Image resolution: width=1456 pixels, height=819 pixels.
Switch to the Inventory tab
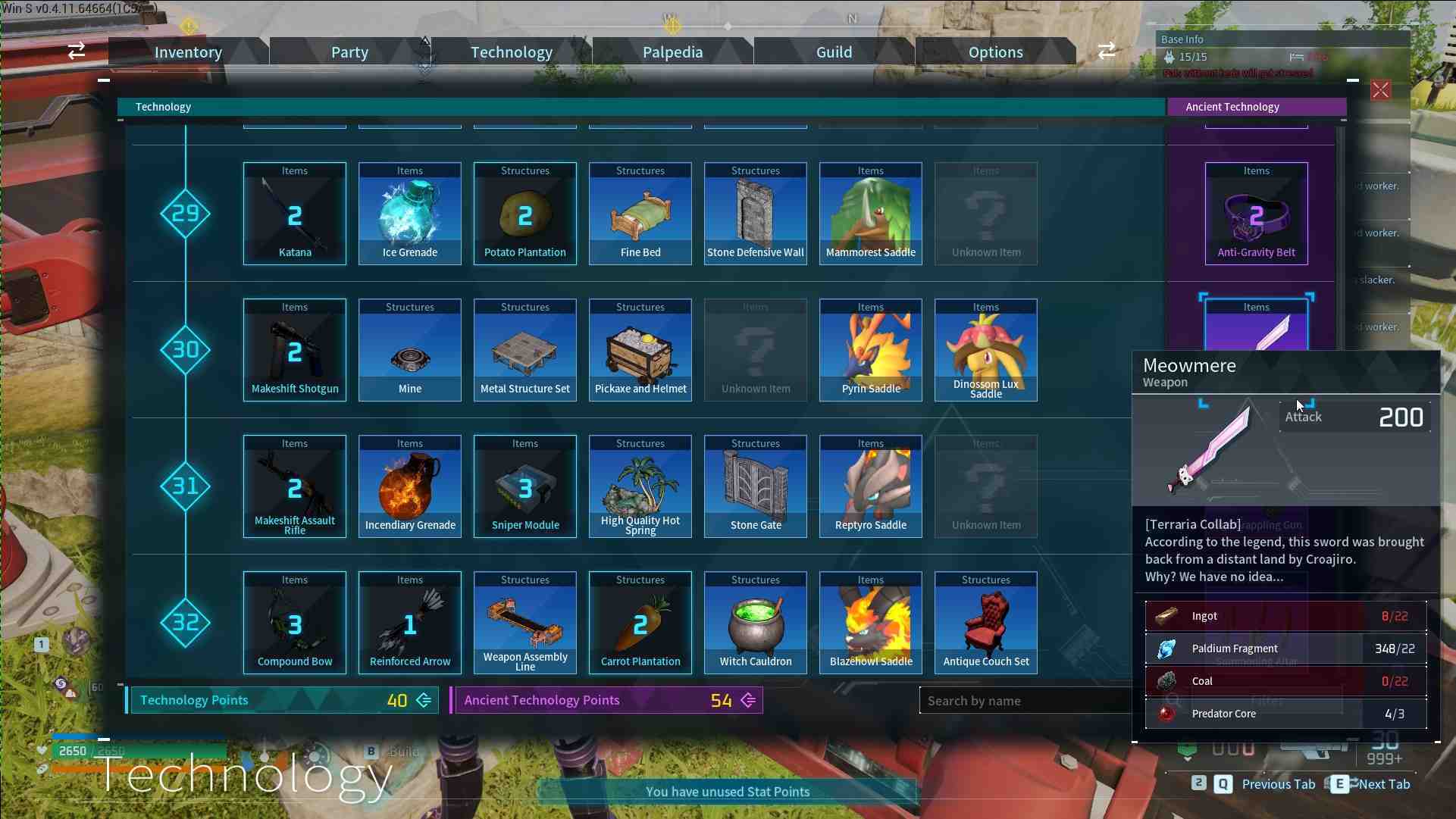(188, 52)
